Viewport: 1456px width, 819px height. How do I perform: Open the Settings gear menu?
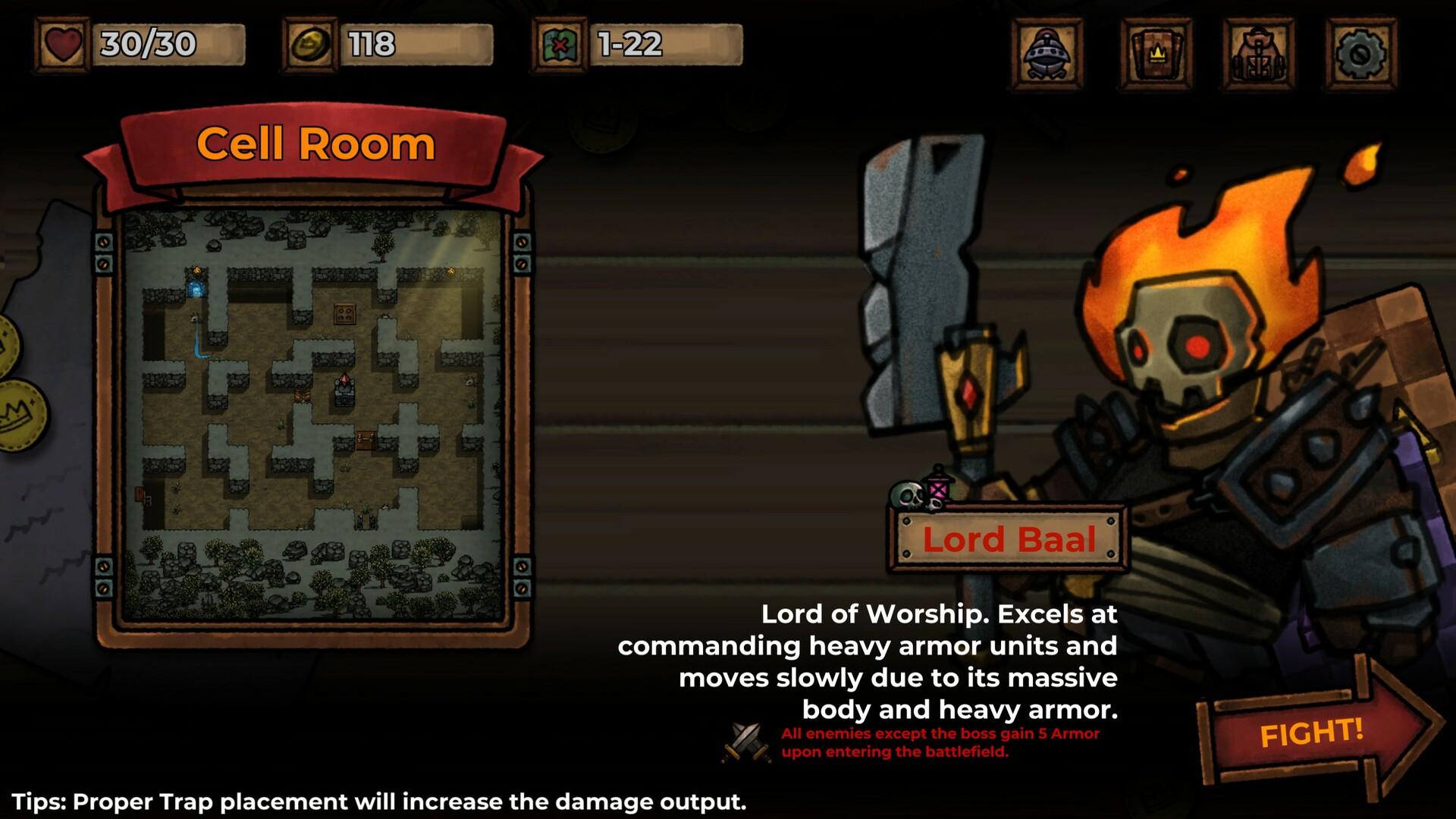[x=1362, y=54]
